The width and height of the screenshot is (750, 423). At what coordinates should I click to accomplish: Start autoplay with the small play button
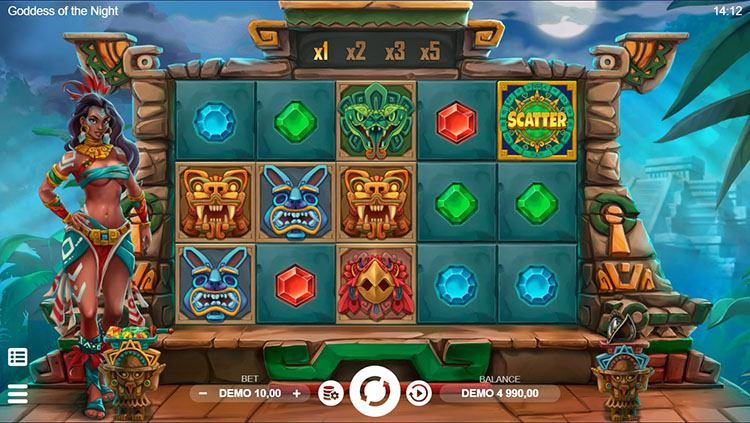click(418, 394)
